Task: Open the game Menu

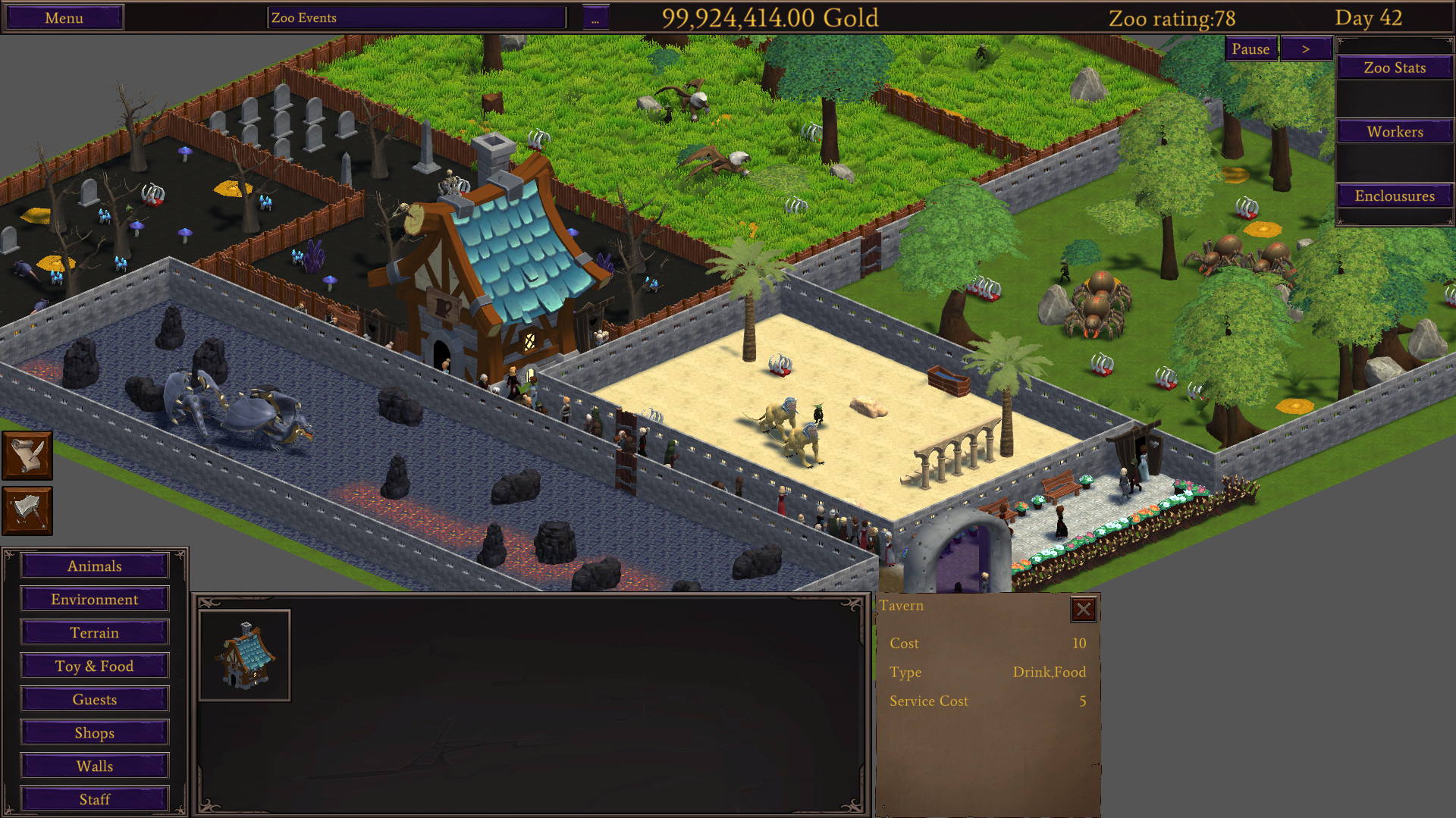Action: click(63, 17)
